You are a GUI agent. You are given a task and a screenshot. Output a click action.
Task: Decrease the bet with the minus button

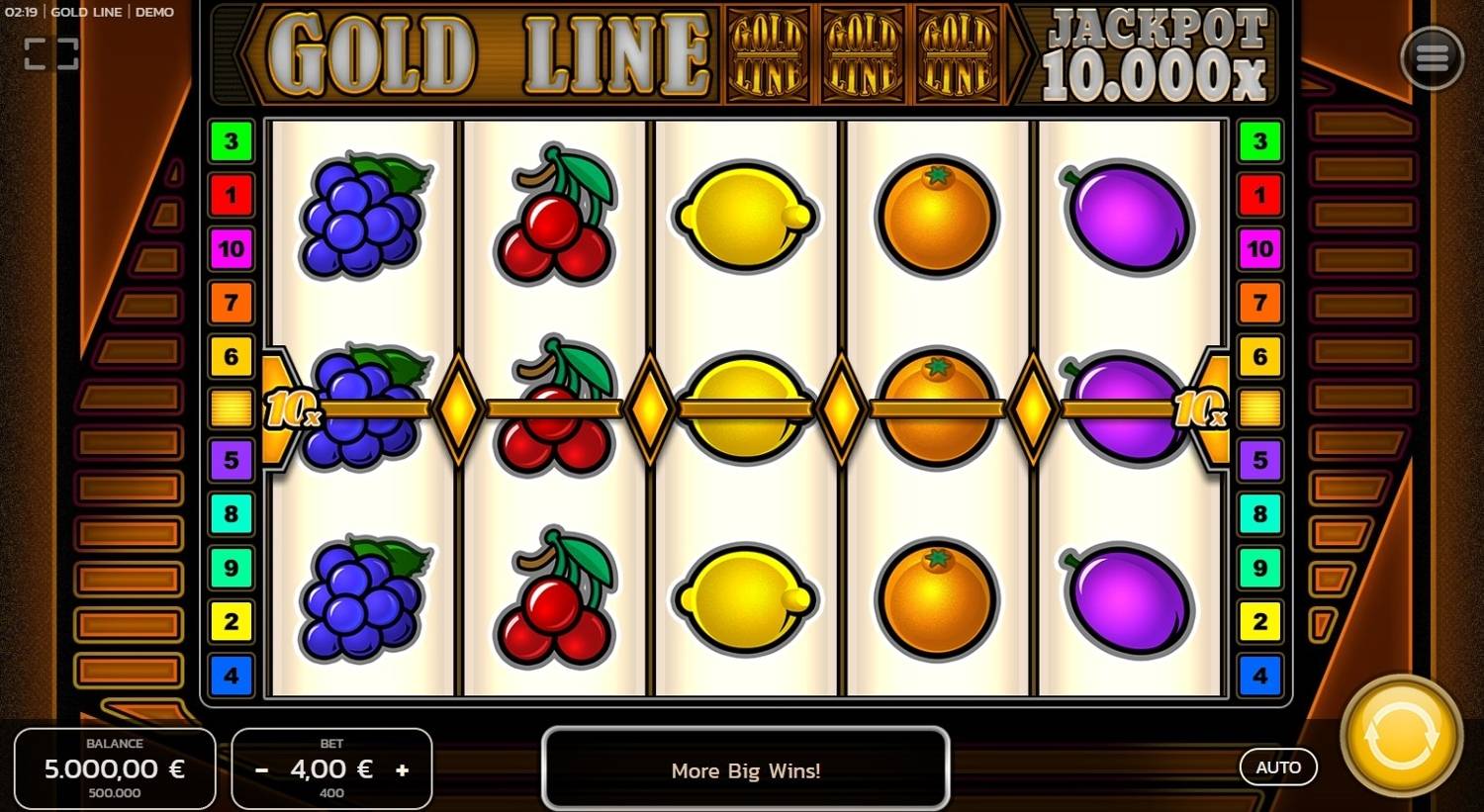(262, 768)
